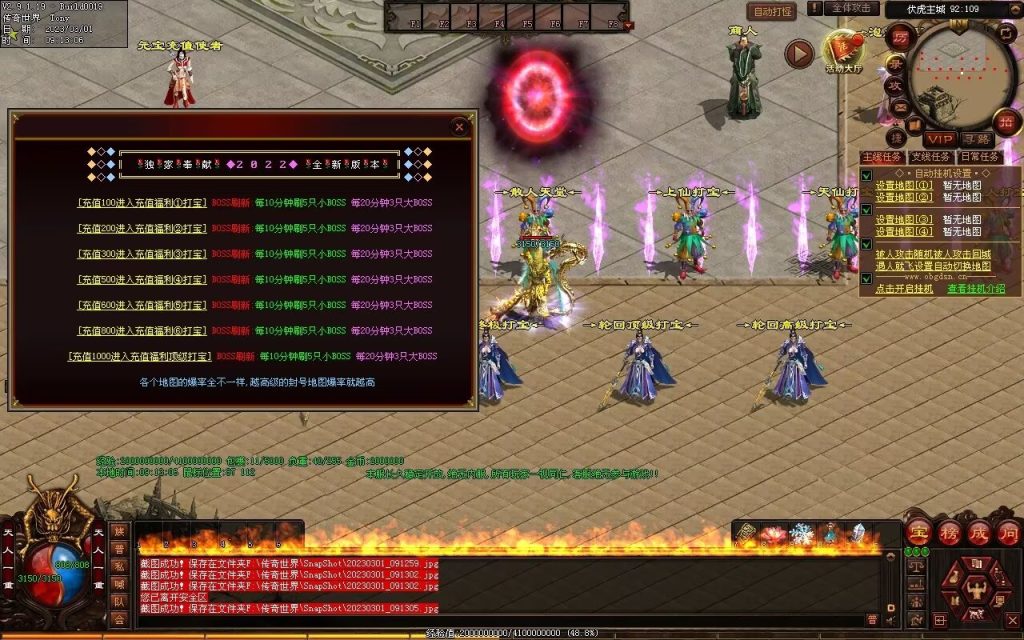Viewport: 1024px width, 640px height.
Task: Open the mail envelope icon beside minimap
Action: [898, 107]
